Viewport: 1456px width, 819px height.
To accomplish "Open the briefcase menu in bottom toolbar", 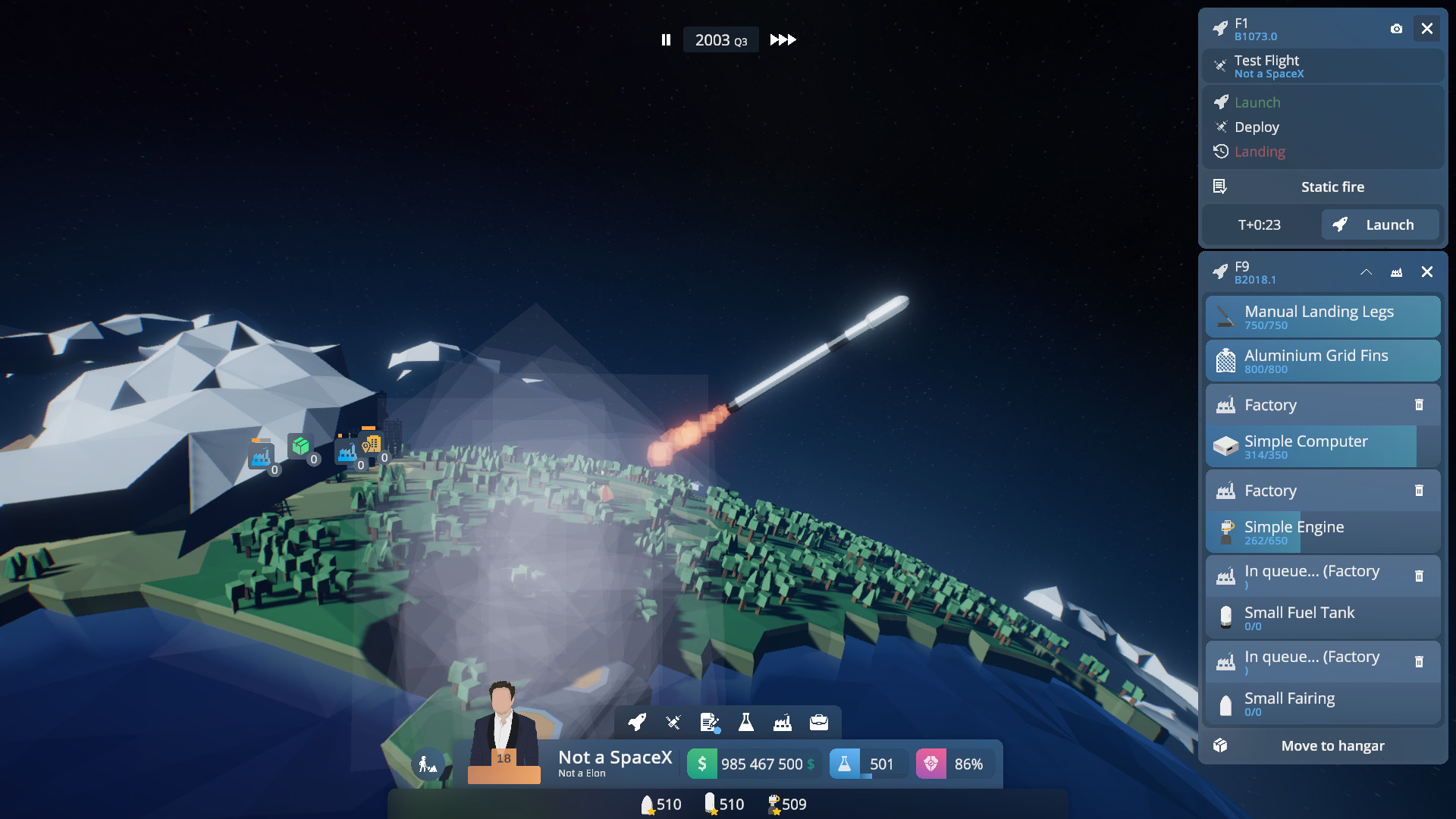I will (819, 722).
